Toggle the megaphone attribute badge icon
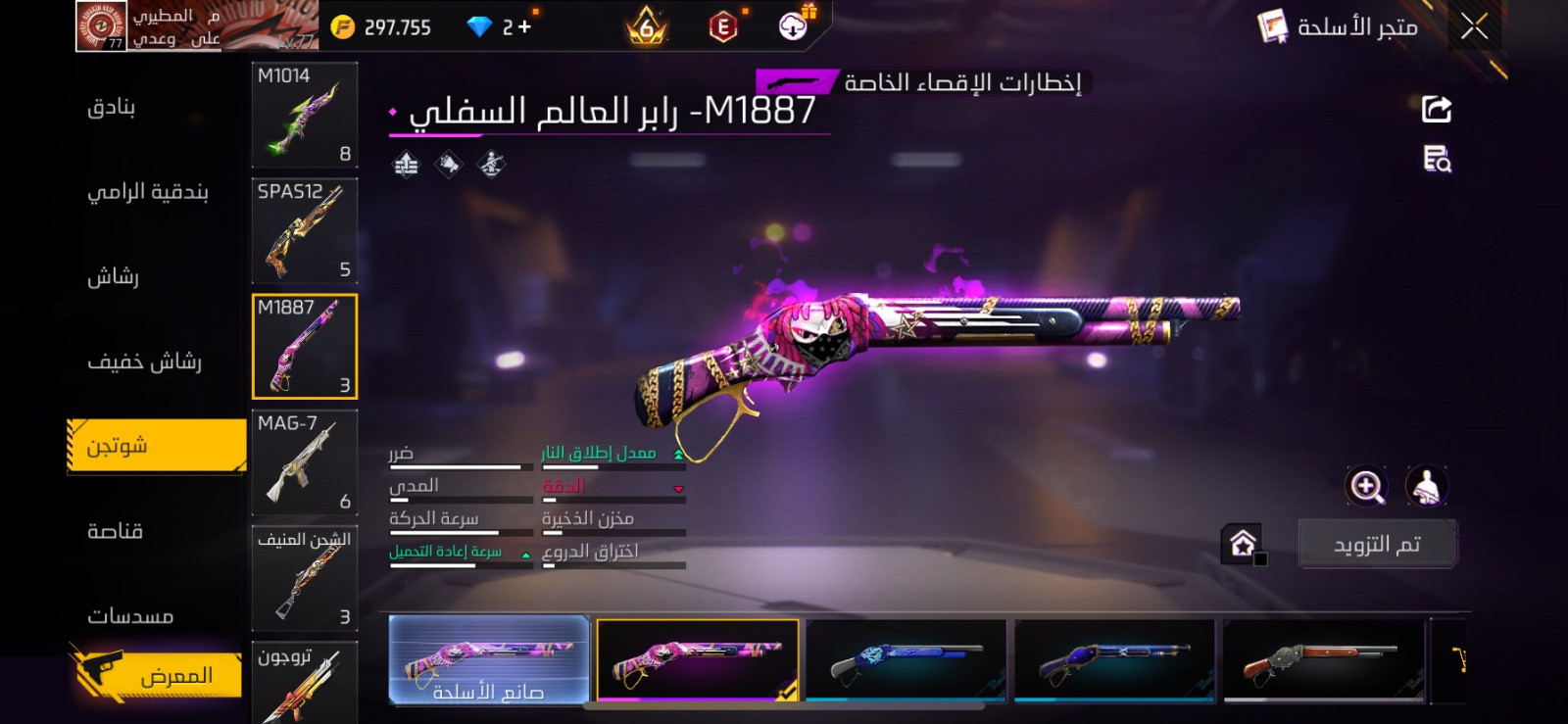The width and height of the screenshot is (1568, 724). tap(449, 164)
